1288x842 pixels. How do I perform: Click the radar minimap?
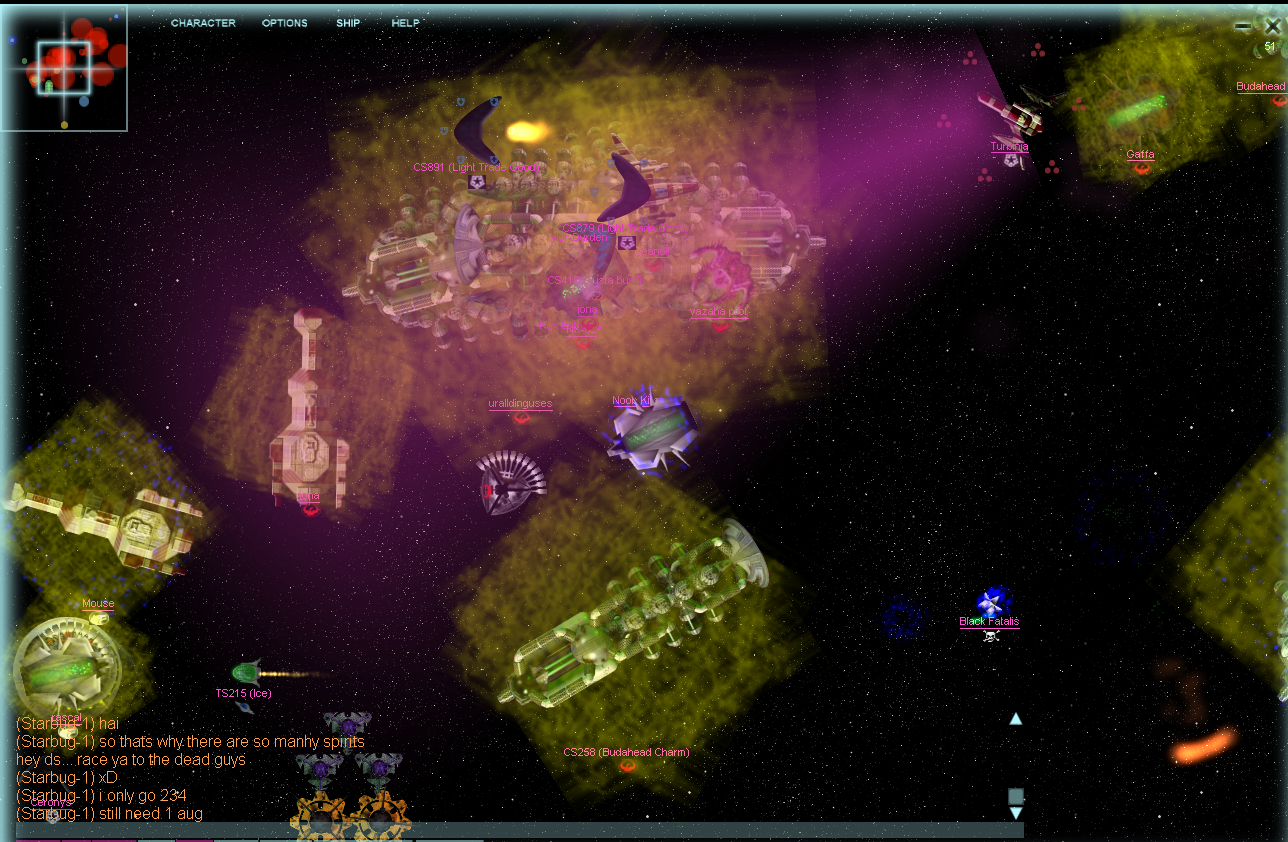pyautogui.click(x=64, y=68)
